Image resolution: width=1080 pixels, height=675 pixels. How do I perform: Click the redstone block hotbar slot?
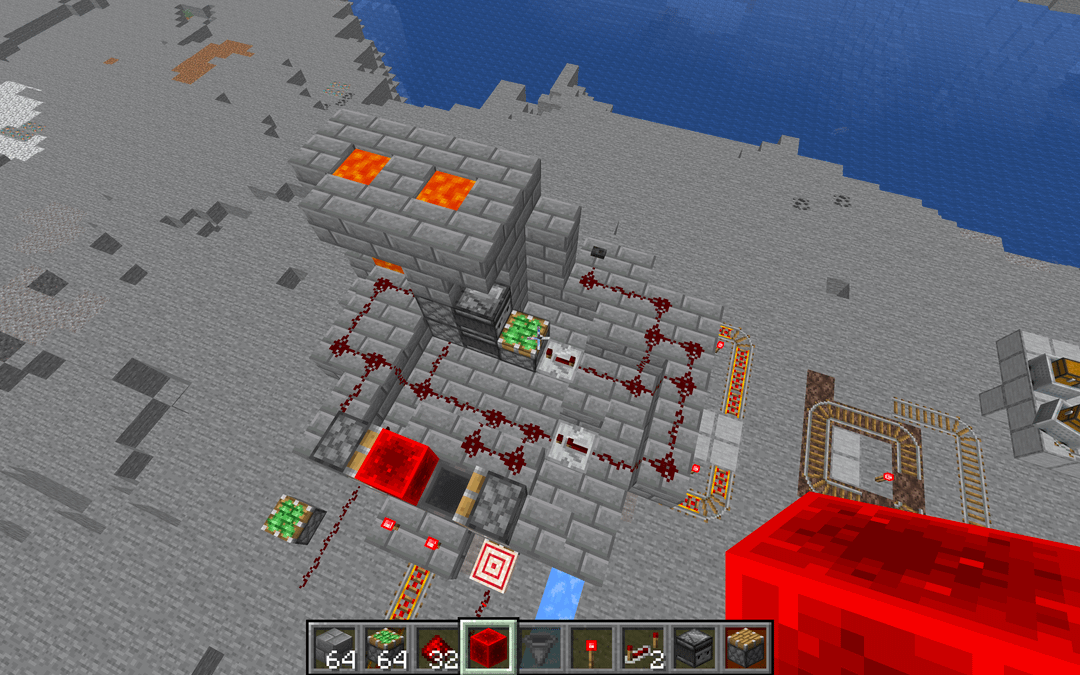pos(488,647)
